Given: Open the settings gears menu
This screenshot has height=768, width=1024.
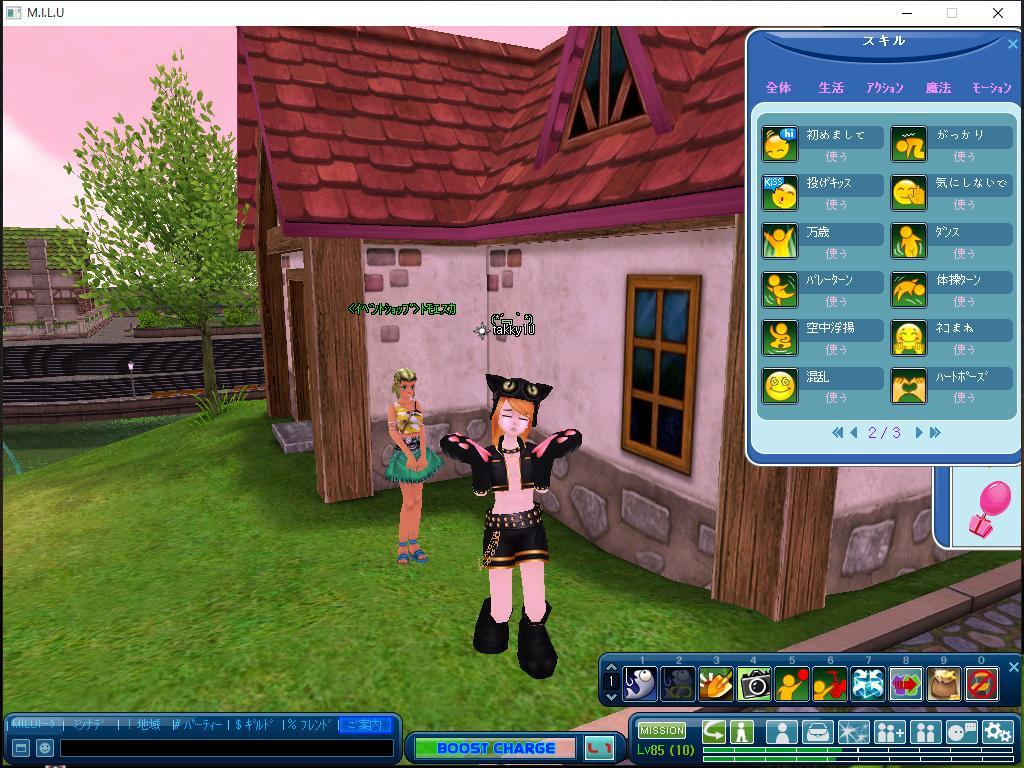Looking at the screenshot, I should (x=997, y=732).
